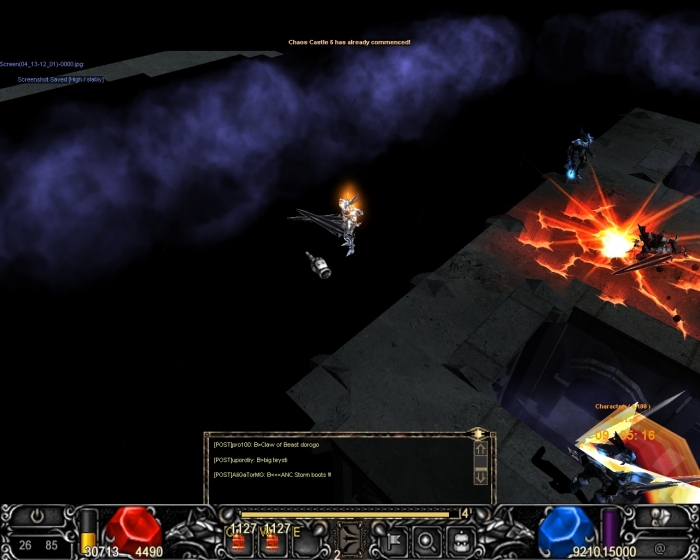Screen dimensions: 700x560
Task: Use the W hotkey potion slot
Action: pyautogui.click(x=270, y=542)
